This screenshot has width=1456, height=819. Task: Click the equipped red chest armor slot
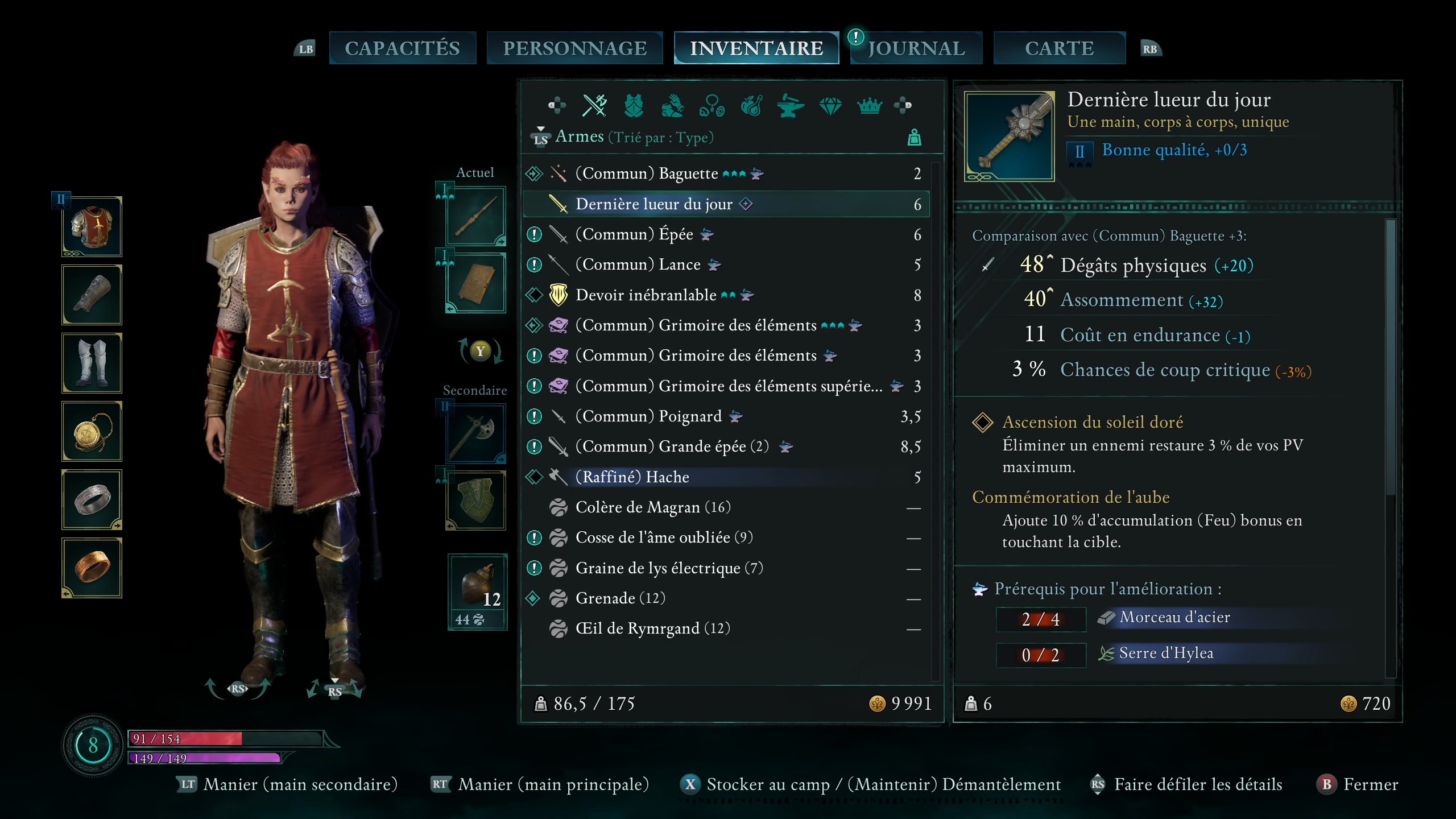pos(92,227)
